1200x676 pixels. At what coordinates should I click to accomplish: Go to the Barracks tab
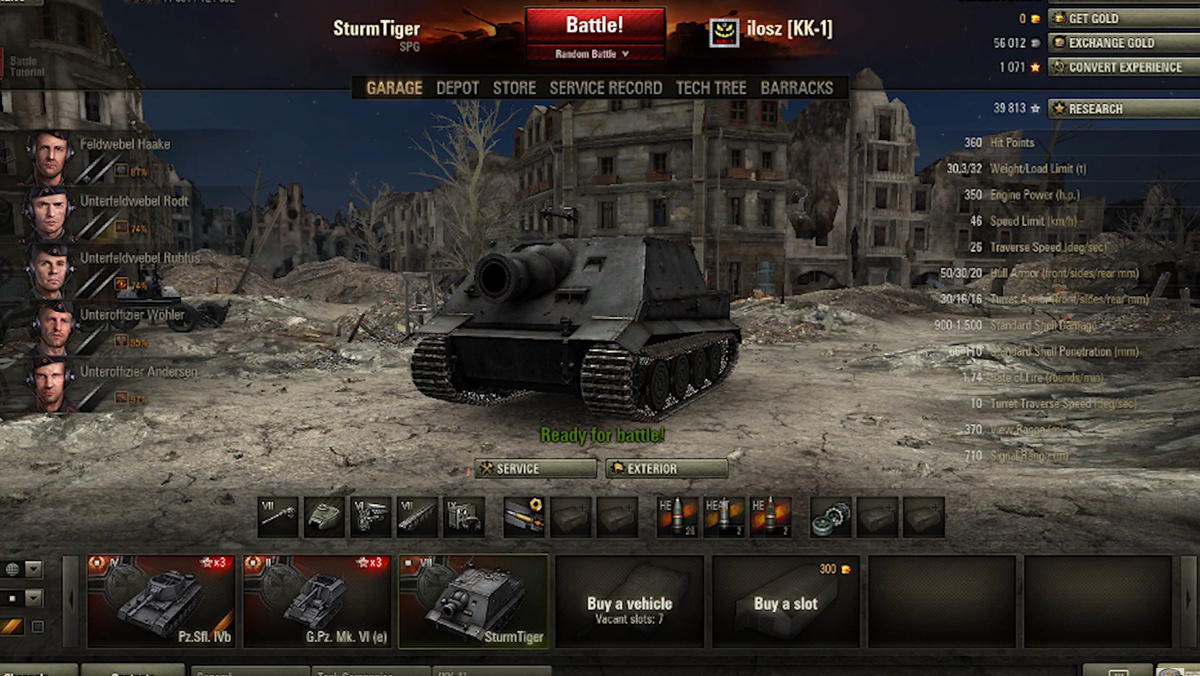(x=796, y=88)
